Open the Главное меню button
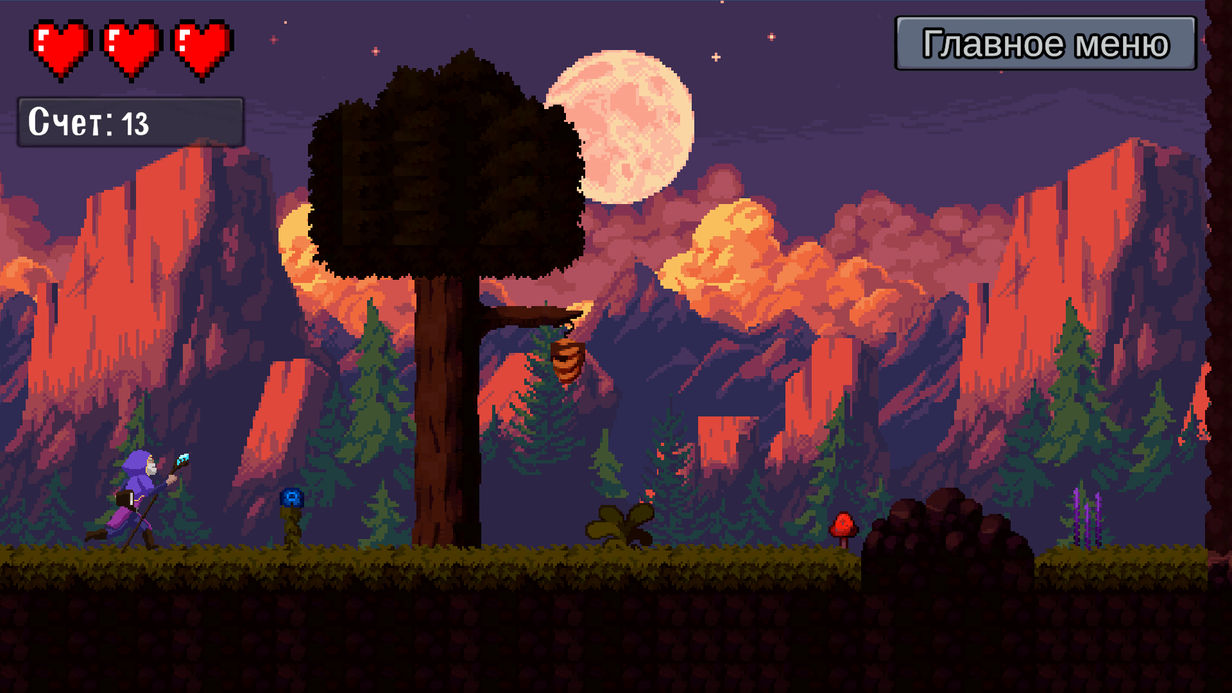Viewport: 1232px width, 693px height. tap(1045, 44)
